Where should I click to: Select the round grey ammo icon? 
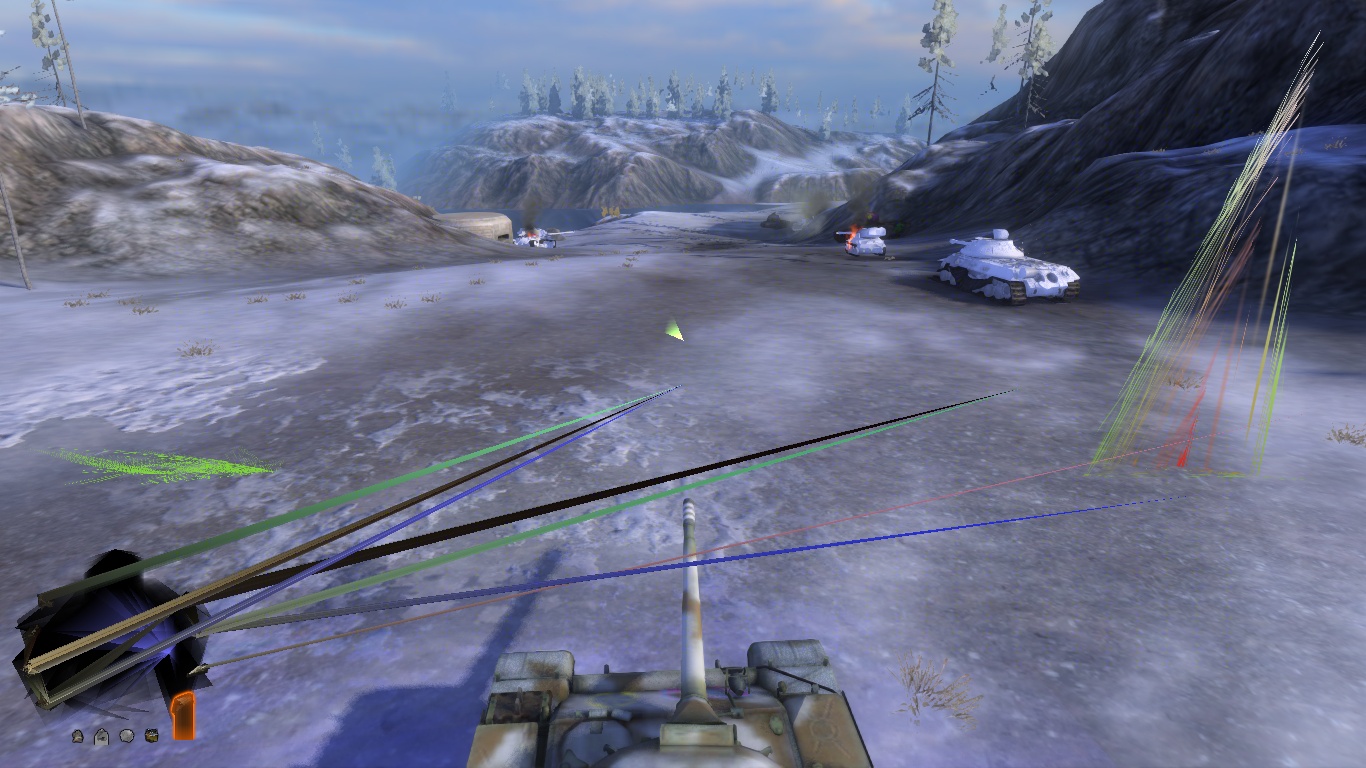(127, 736)
